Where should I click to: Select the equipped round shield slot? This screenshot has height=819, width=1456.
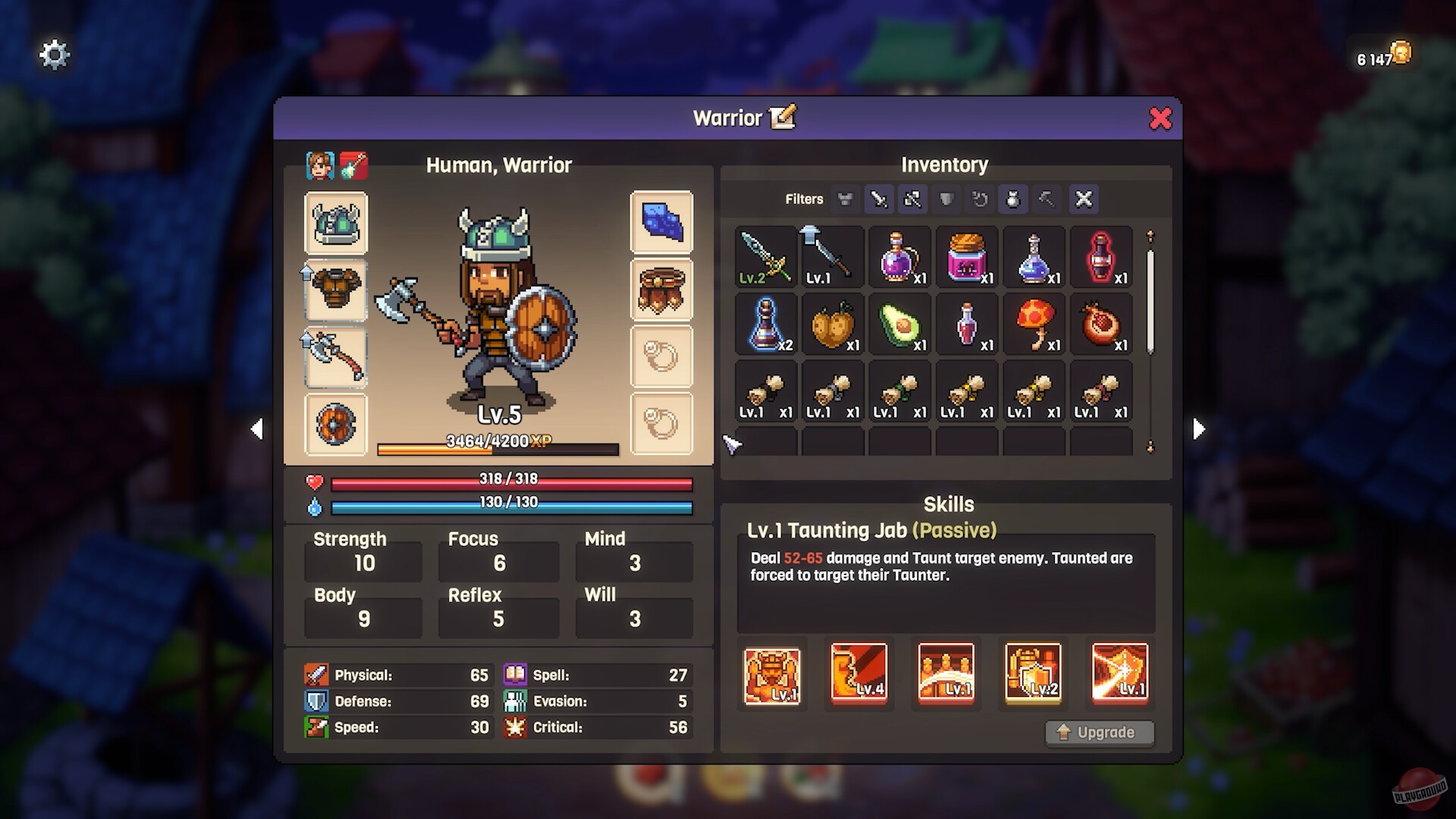336,424
